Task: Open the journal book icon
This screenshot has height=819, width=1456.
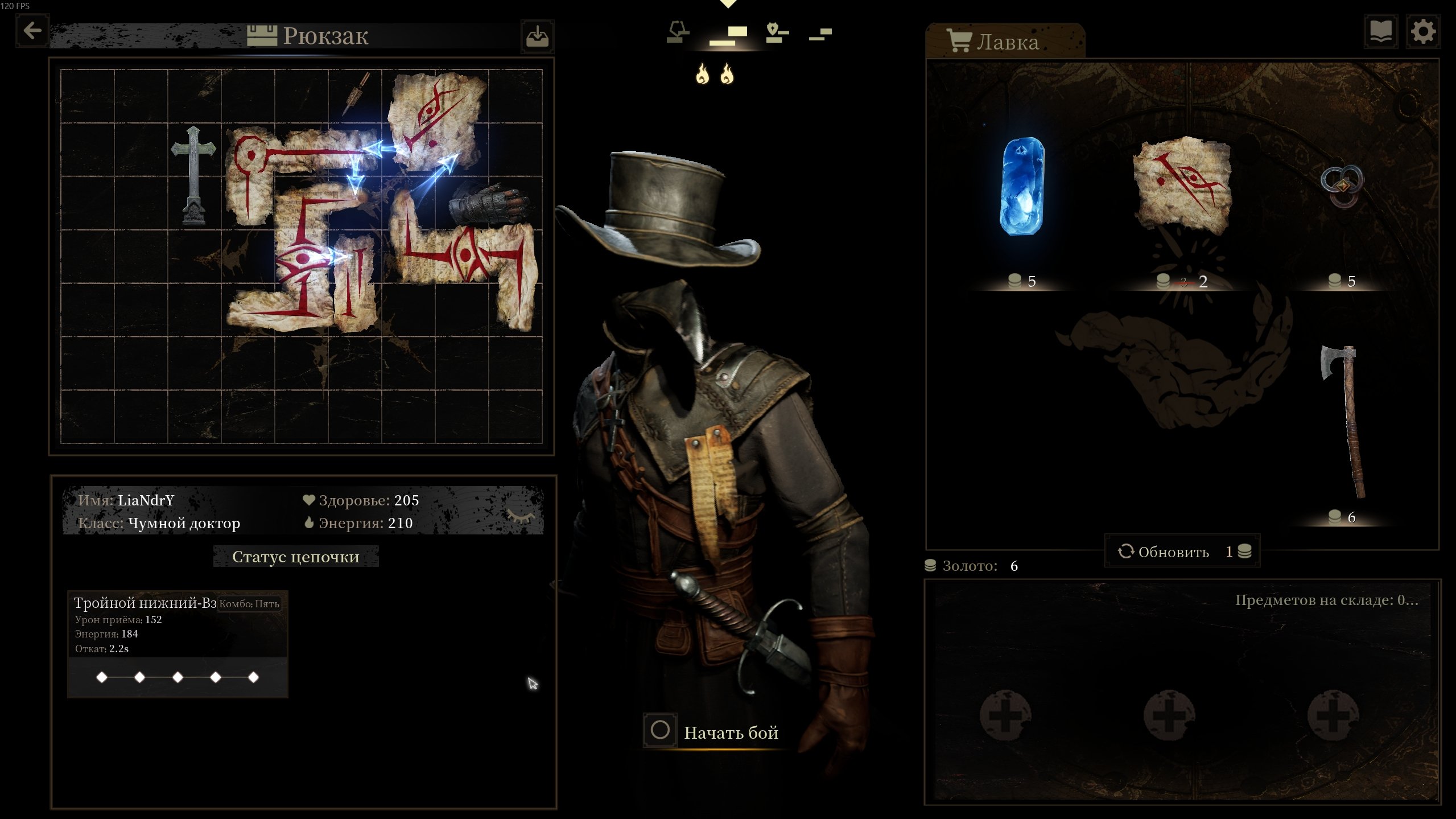Action: point(1381,32)
